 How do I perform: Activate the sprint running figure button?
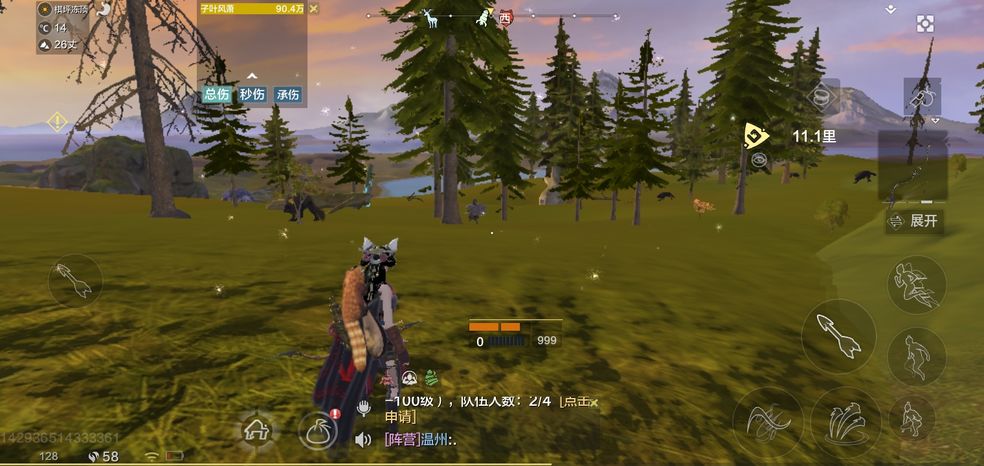[916, 284]
